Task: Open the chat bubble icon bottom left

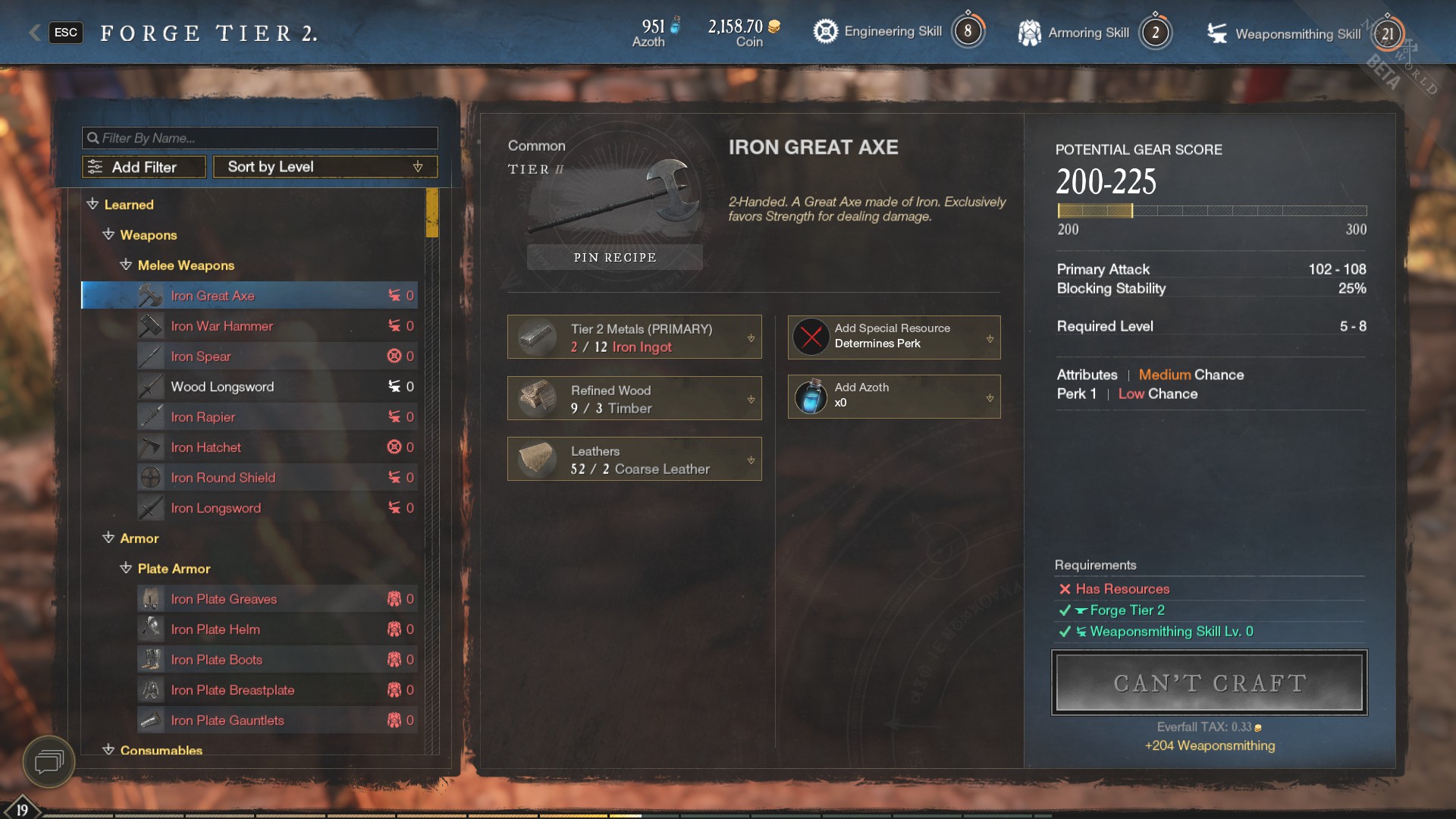Action: point(49,762)
